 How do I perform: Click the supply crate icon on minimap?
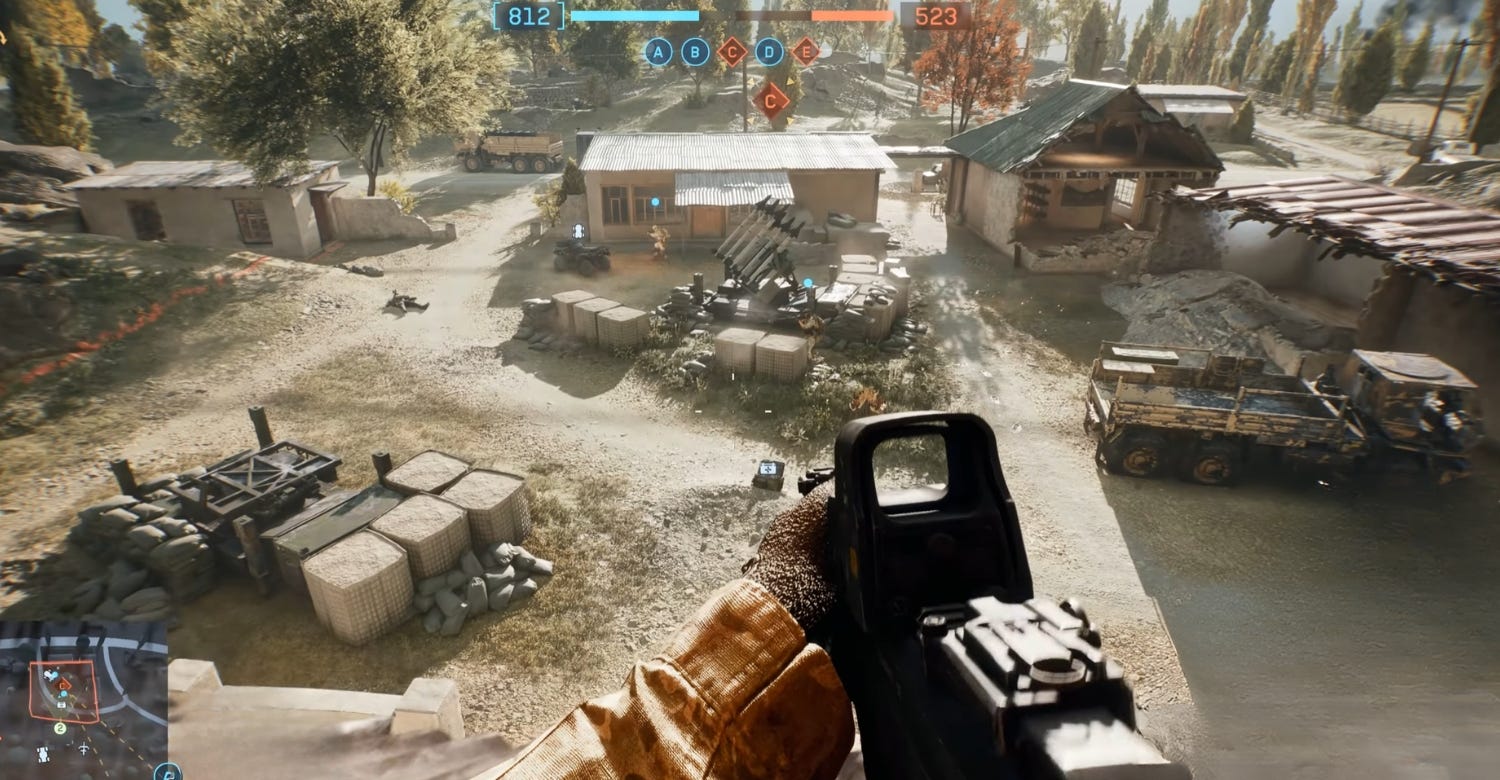(62, 704)
